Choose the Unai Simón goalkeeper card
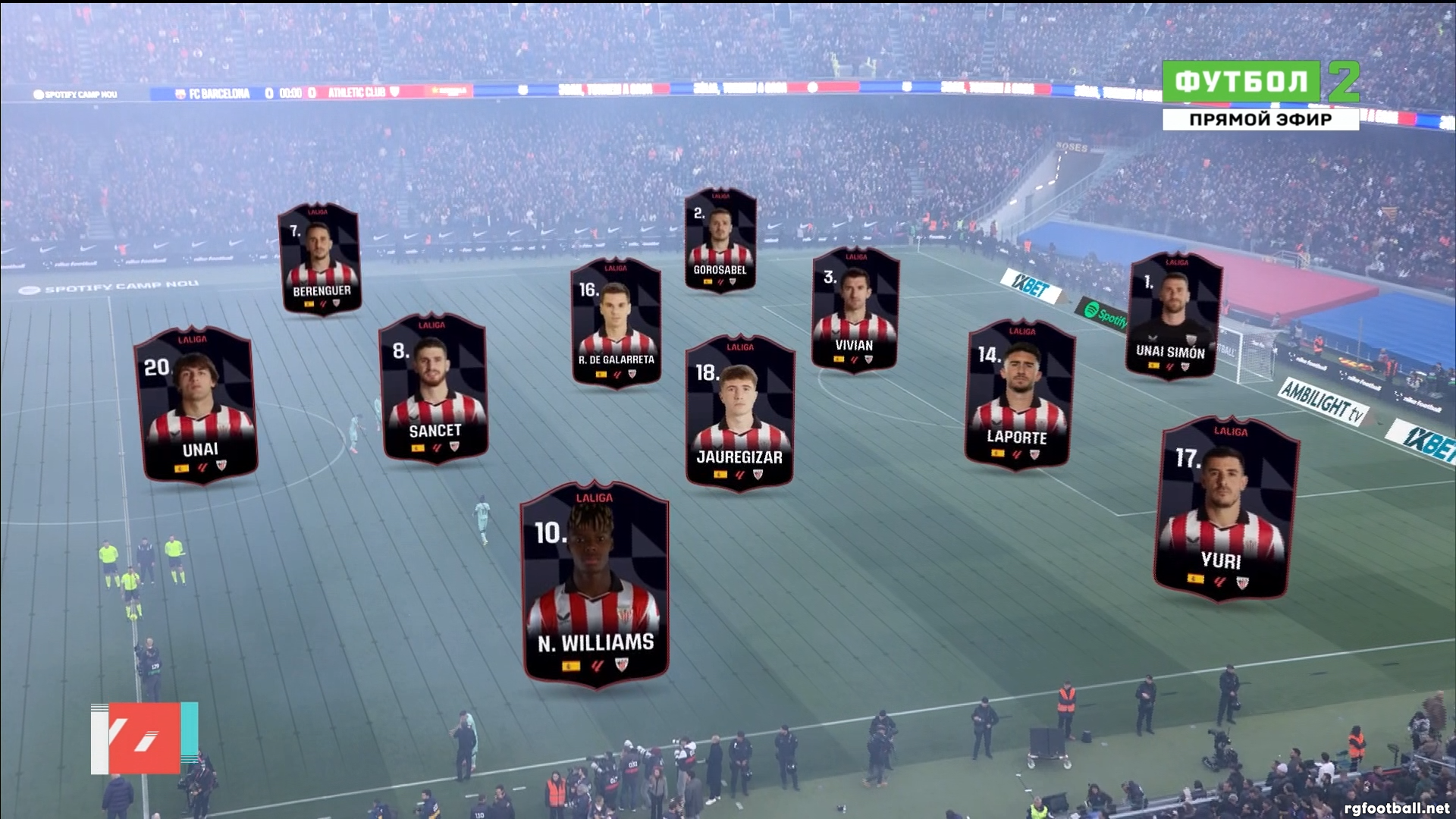The height and width of the screenshot is (819, 1456). [1174, 316]
